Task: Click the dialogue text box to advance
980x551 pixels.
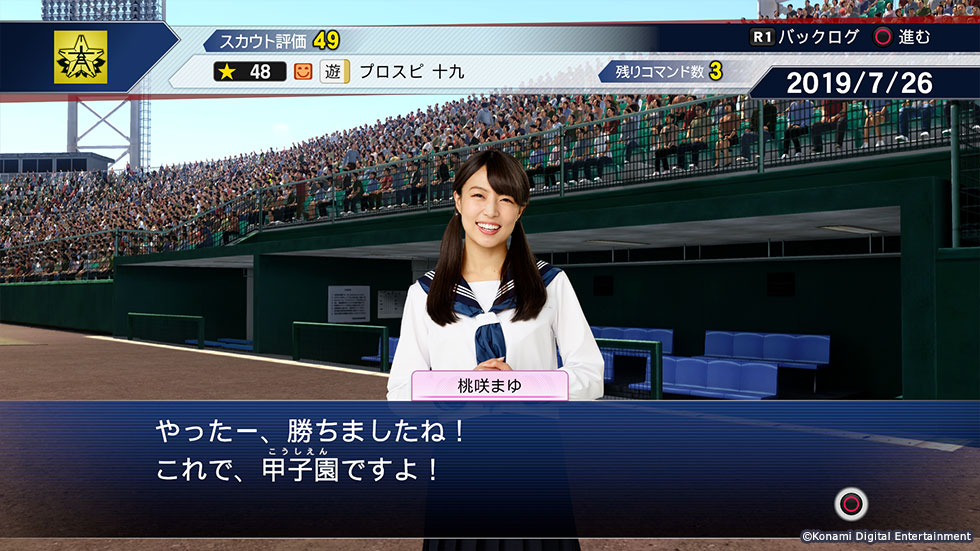Action: tap(489, 455)
